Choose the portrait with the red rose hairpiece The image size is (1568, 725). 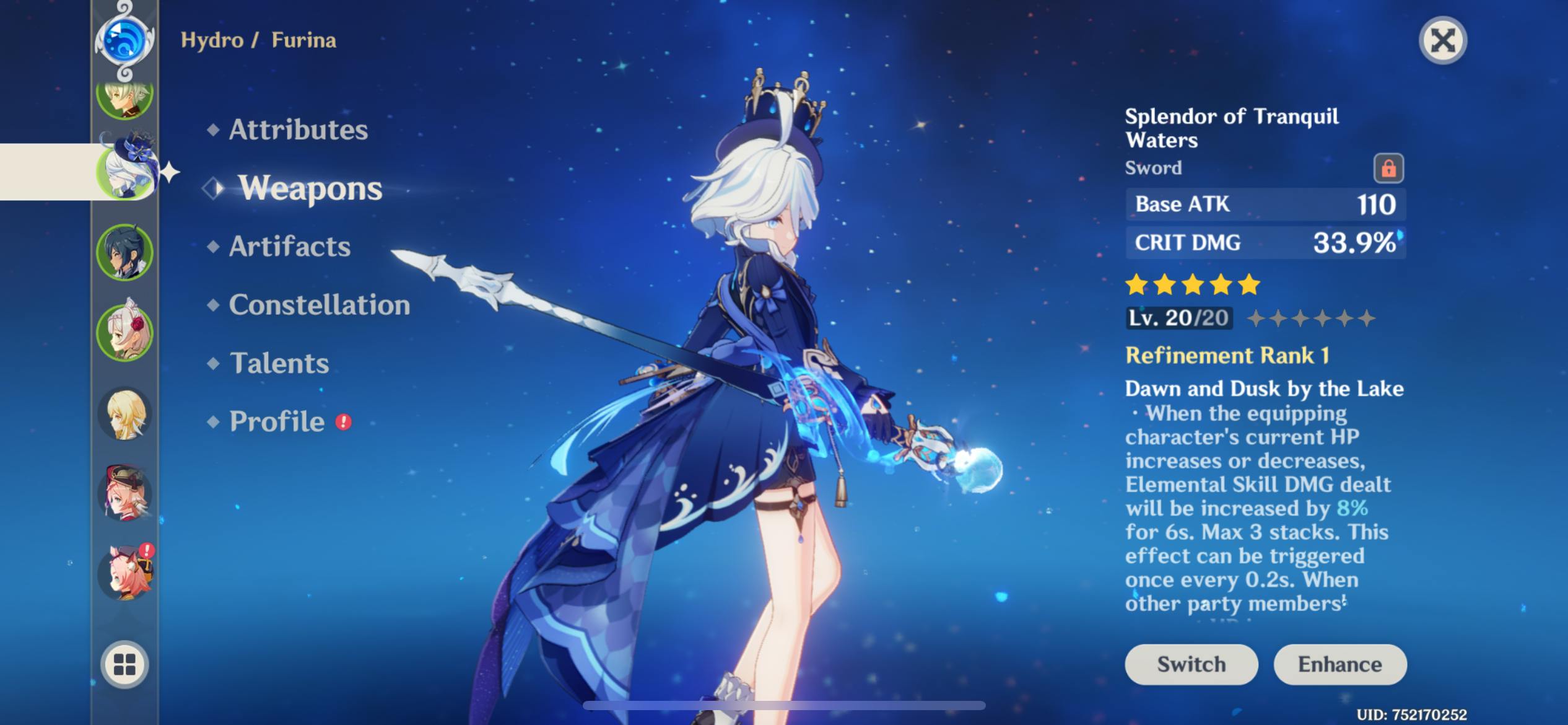click(x=124, y=333)
